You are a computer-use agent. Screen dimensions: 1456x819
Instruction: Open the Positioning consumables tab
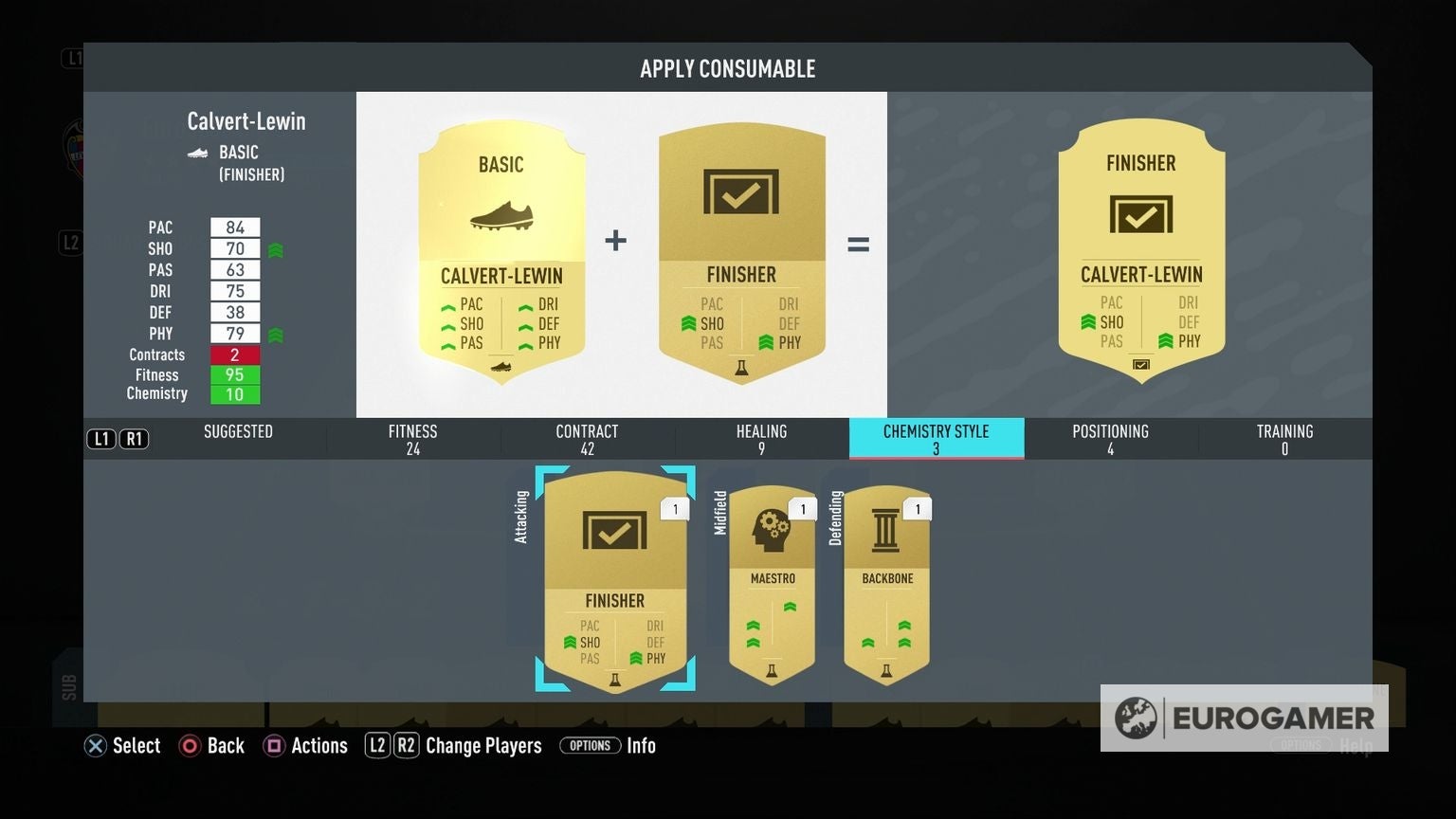[x=1109, y=438]
